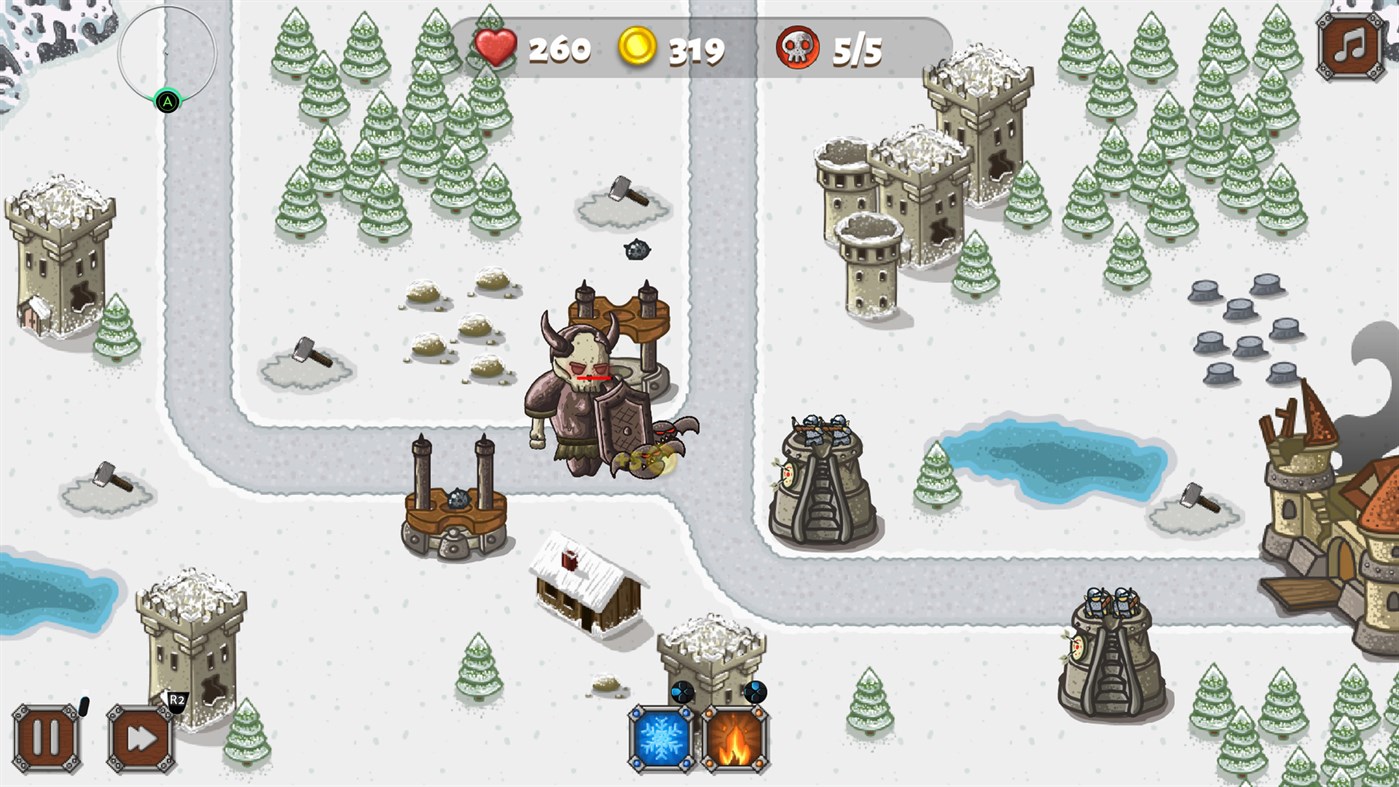Viewport: 1399px width, 787px height.
Task: Click the heart health indicator
Action: coord(494,46)
